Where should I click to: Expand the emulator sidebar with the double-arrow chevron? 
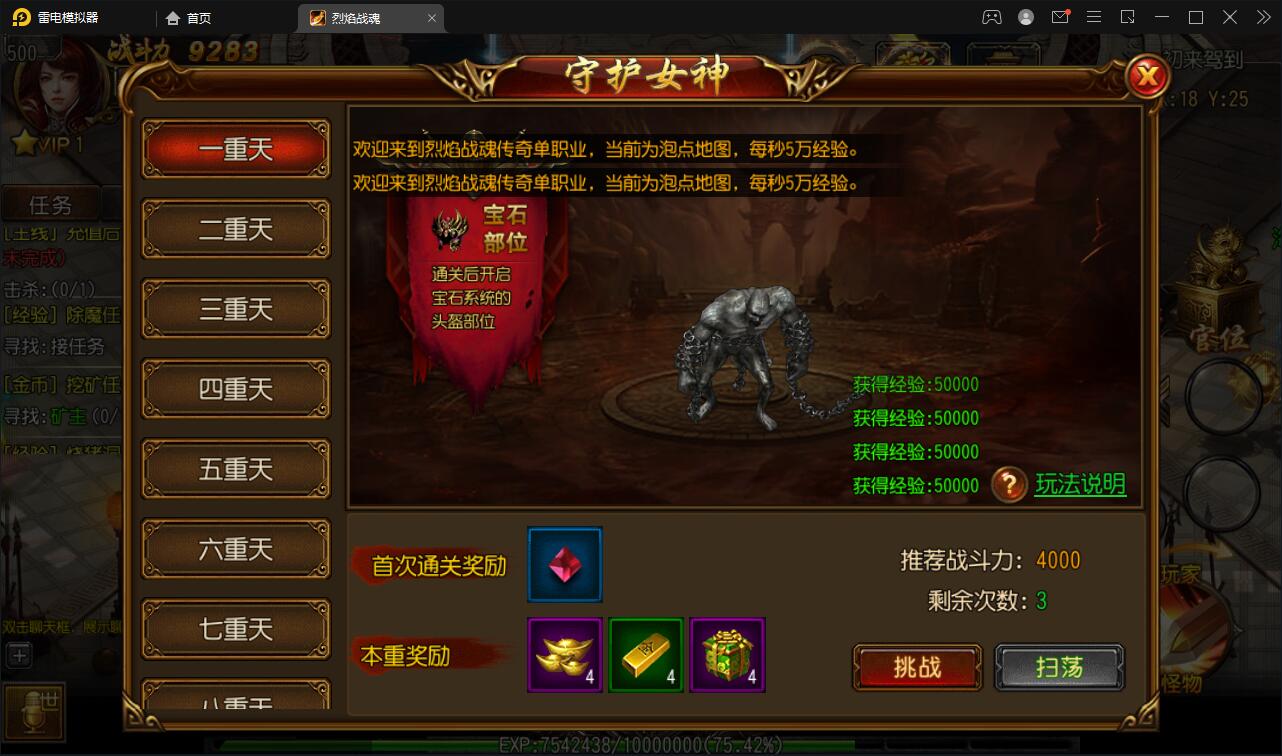click(1262, 17)
